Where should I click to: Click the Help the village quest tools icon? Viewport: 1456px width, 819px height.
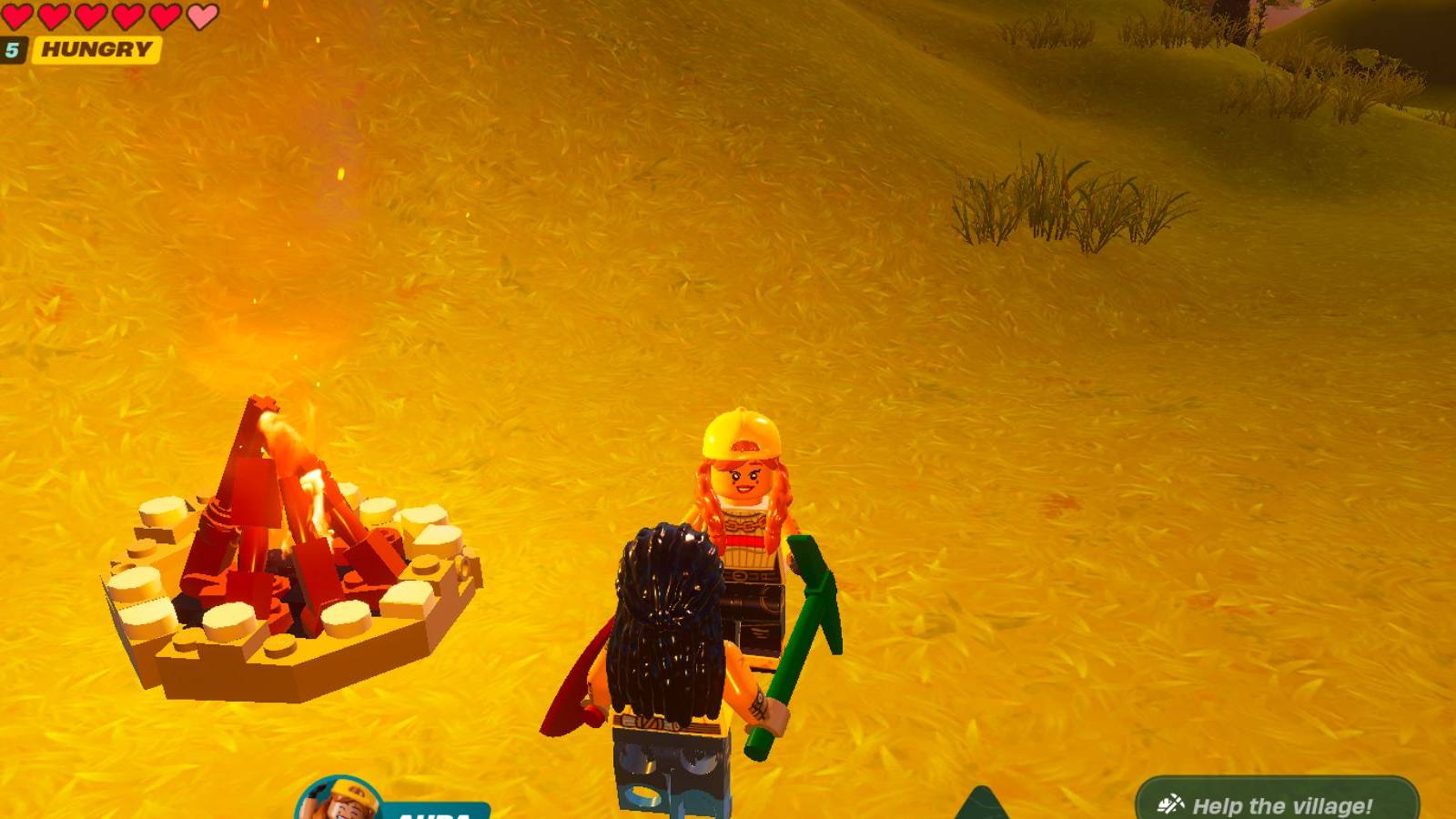tap(1172, 804)
